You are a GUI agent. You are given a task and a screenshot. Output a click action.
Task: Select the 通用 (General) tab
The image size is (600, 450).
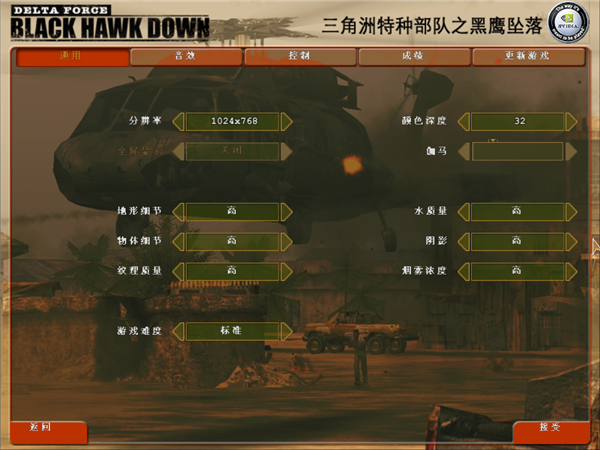tap(72, 57)
